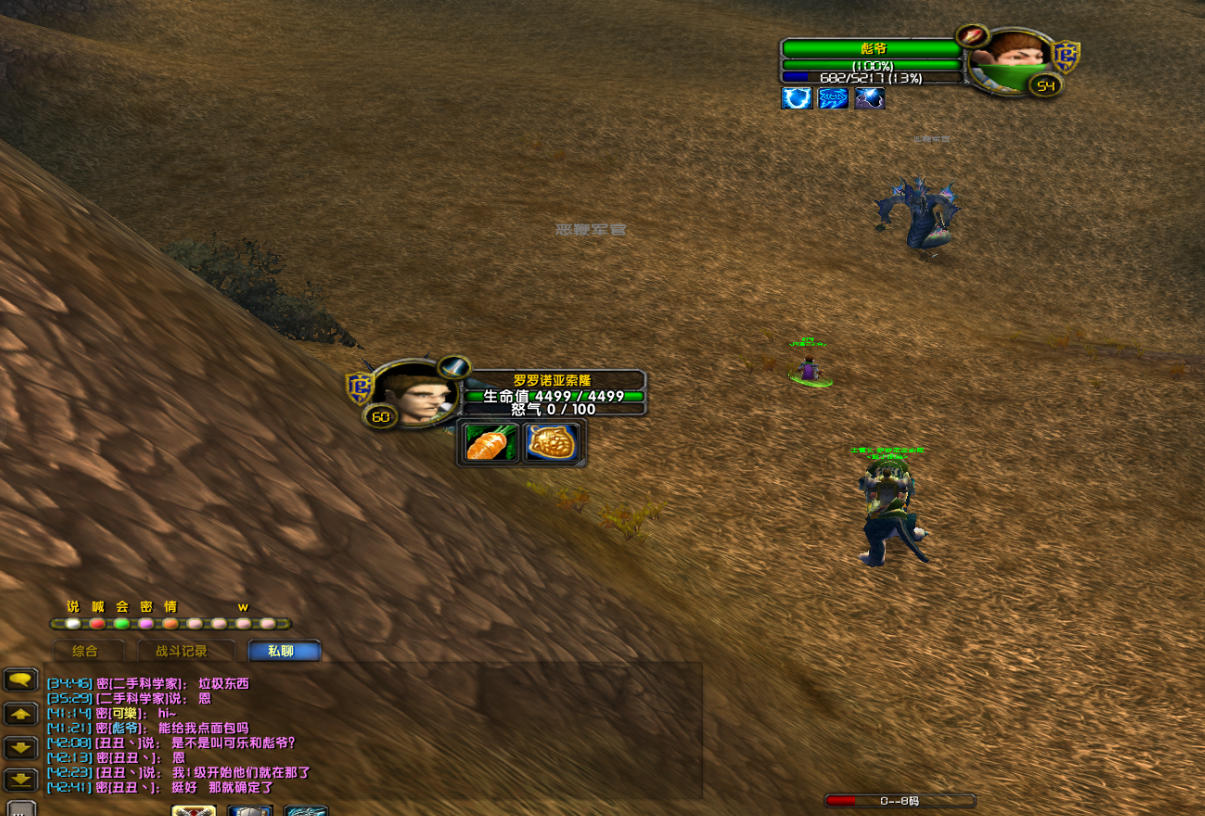Choose the orange 情 emote channel orb
This screenshot has height=816, width=1205.
[170, 623]
